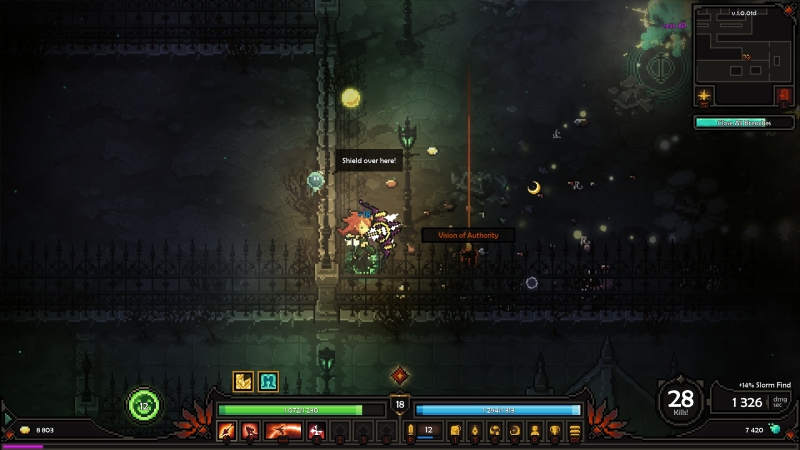This screenshot has height=450, width=800.
Task: Click the red diamond emblem above level badge
Action: coord(400,376)
